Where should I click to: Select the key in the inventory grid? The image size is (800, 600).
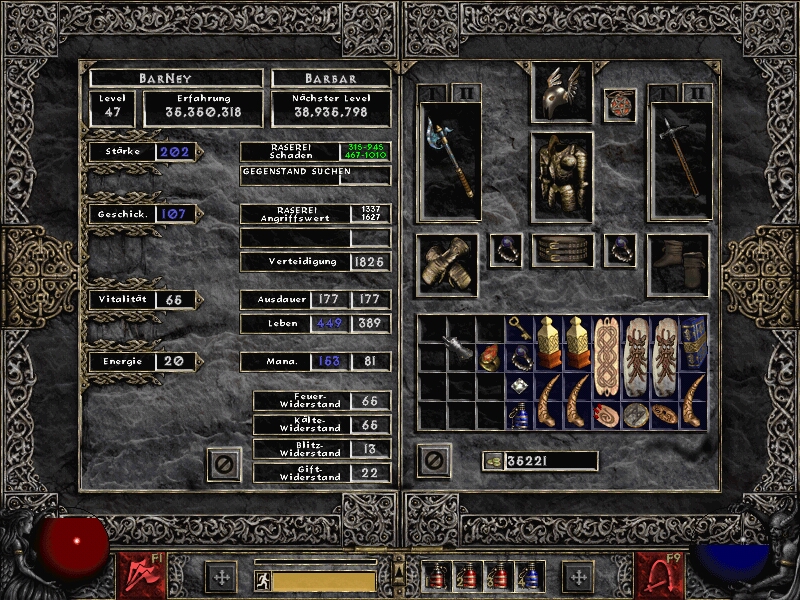(519, 328)
